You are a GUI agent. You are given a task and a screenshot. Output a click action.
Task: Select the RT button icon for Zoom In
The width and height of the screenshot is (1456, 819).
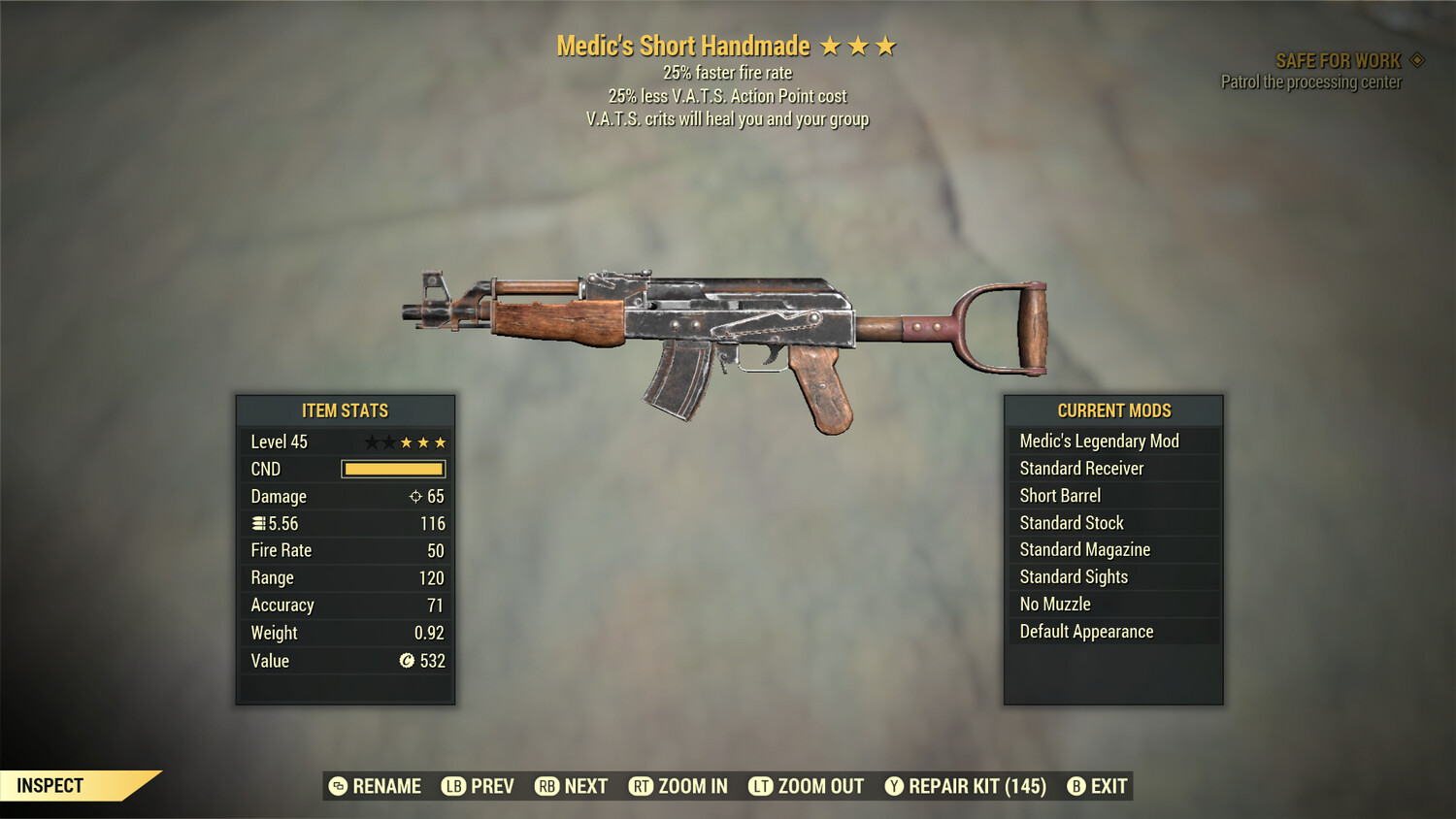pyautogui.click(x=642, y=786)
